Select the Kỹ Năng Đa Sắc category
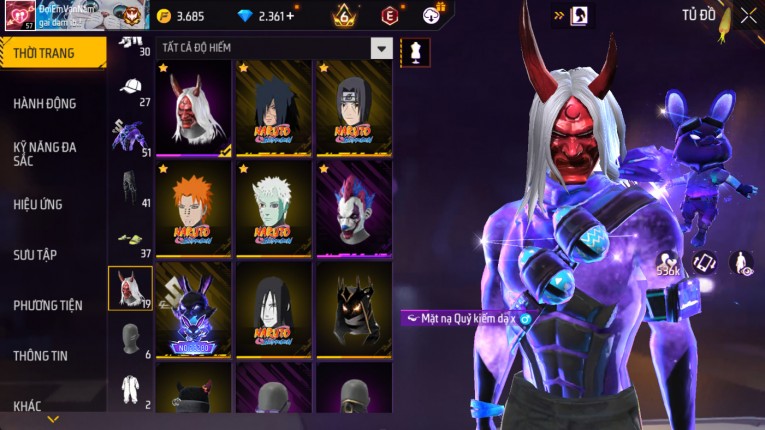 click(x=45, y=153)
